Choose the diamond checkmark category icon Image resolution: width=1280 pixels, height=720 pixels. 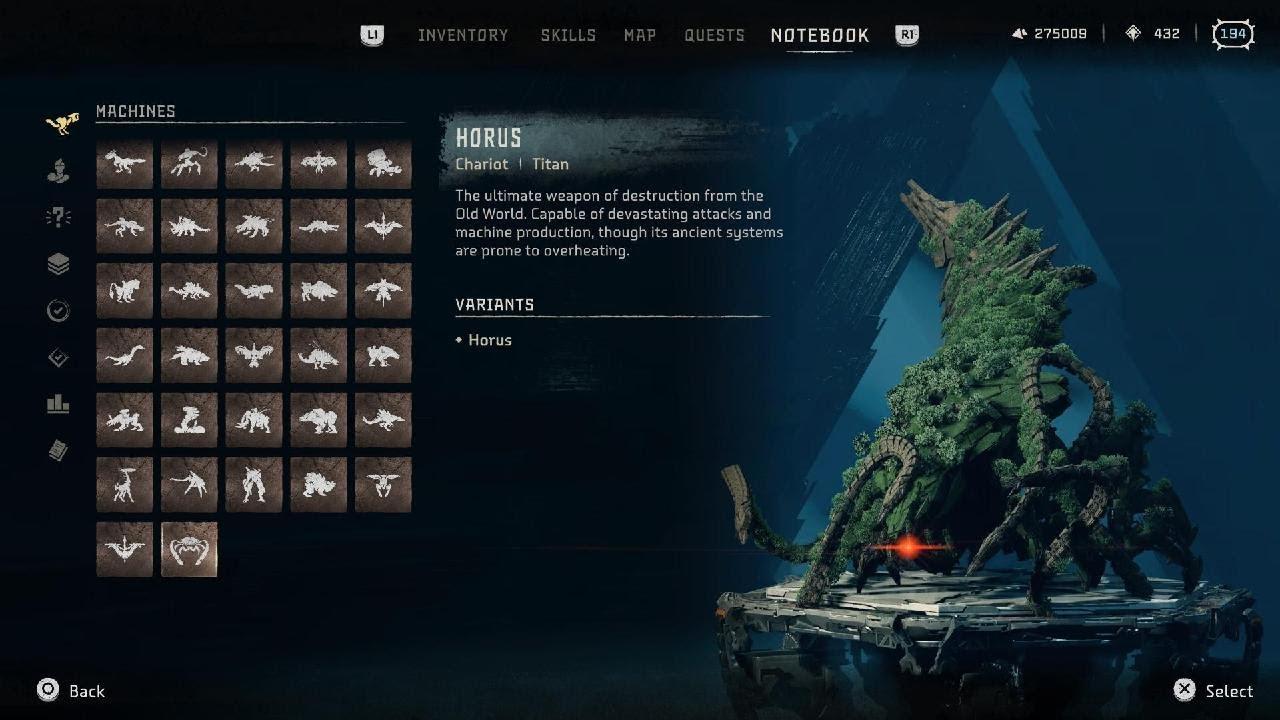[x=59, y=358]
